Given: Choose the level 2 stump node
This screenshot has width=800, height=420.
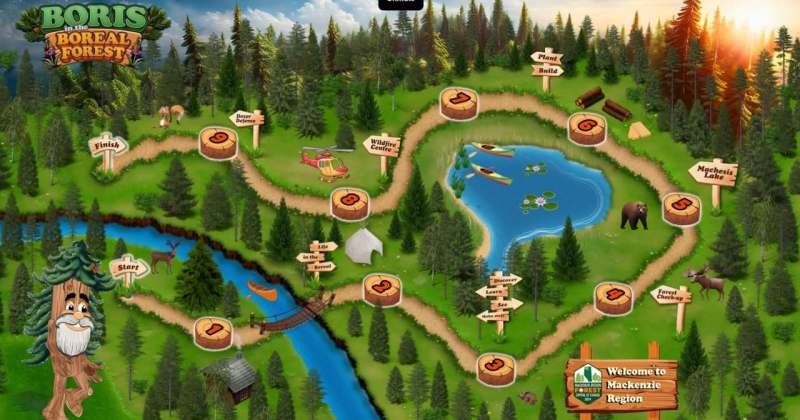Looking at the screenshot, I should pyautogui.click(x=382, y=289).
